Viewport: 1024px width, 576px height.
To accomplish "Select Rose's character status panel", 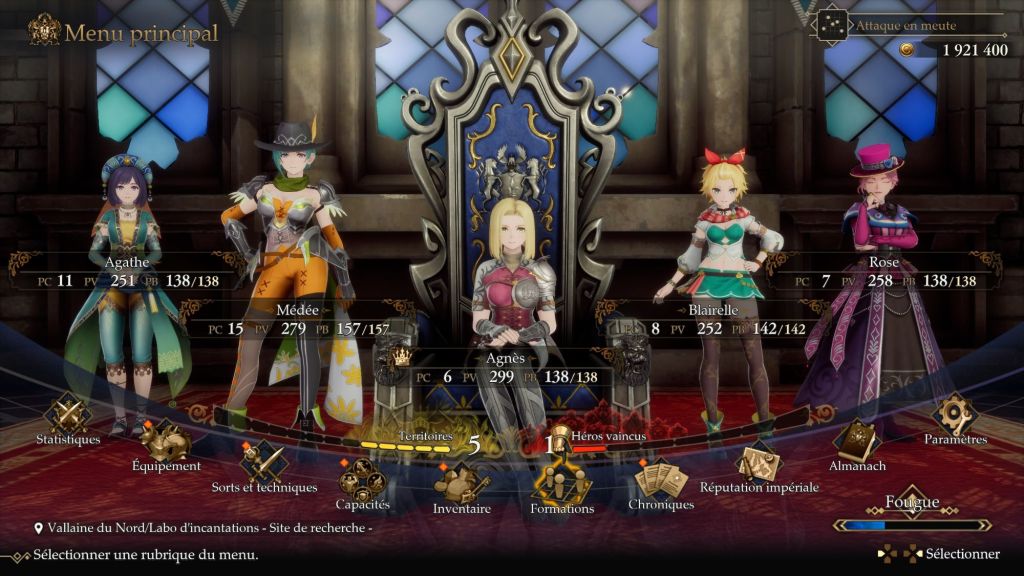I will (x=884, y=272).
